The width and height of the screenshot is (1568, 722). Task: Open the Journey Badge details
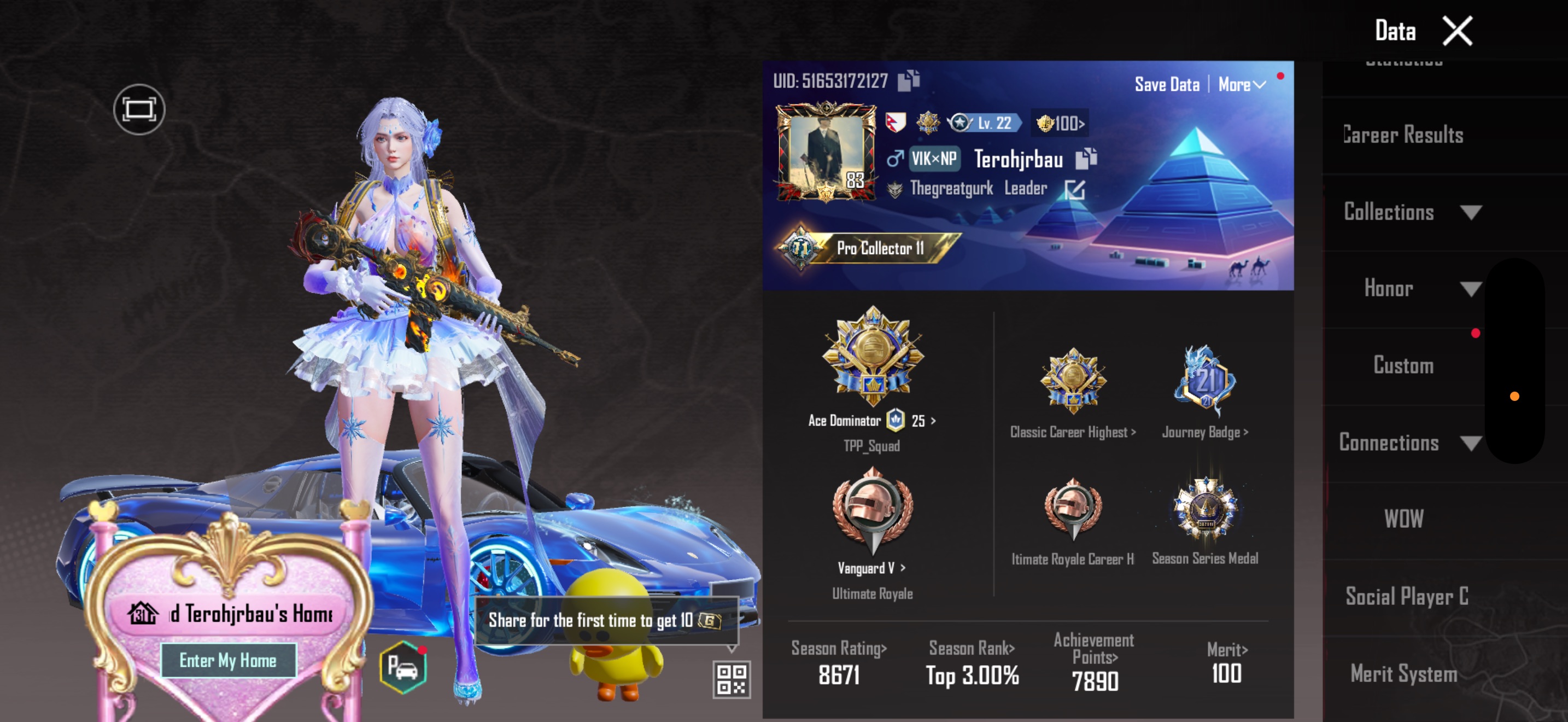tap(1204, 382)
